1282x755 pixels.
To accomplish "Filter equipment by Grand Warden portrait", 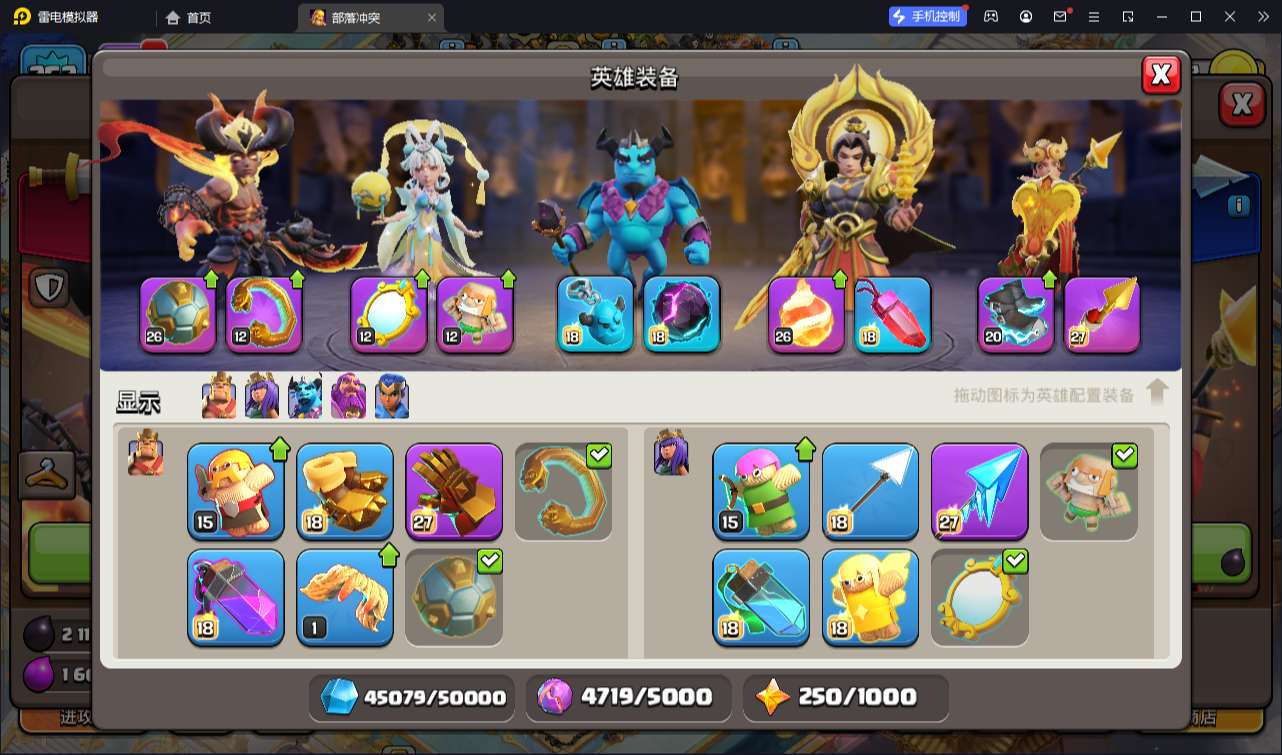I will [x=349, y=396].
